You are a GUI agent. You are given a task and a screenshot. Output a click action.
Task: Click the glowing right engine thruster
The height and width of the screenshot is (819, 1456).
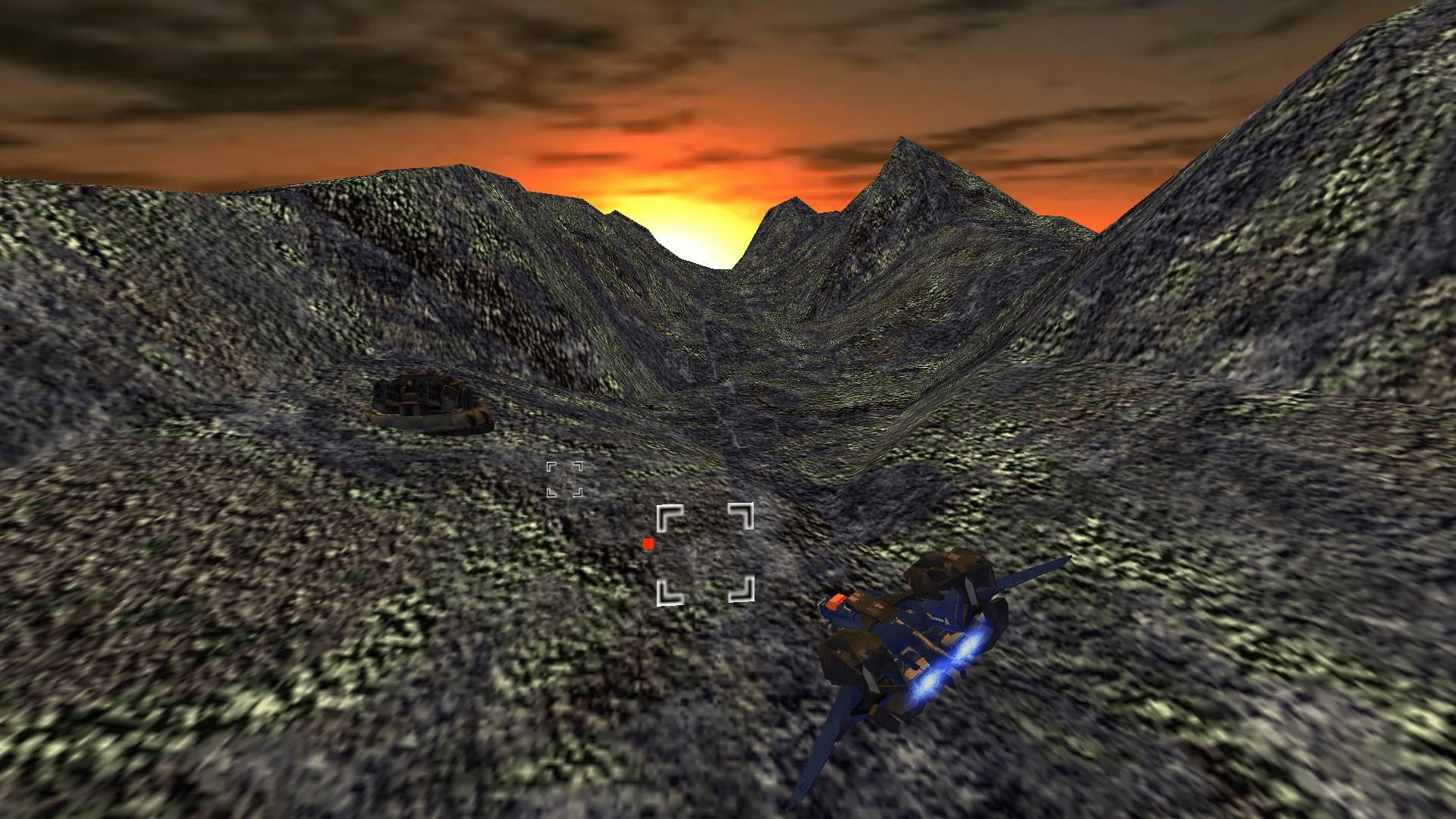968,646
